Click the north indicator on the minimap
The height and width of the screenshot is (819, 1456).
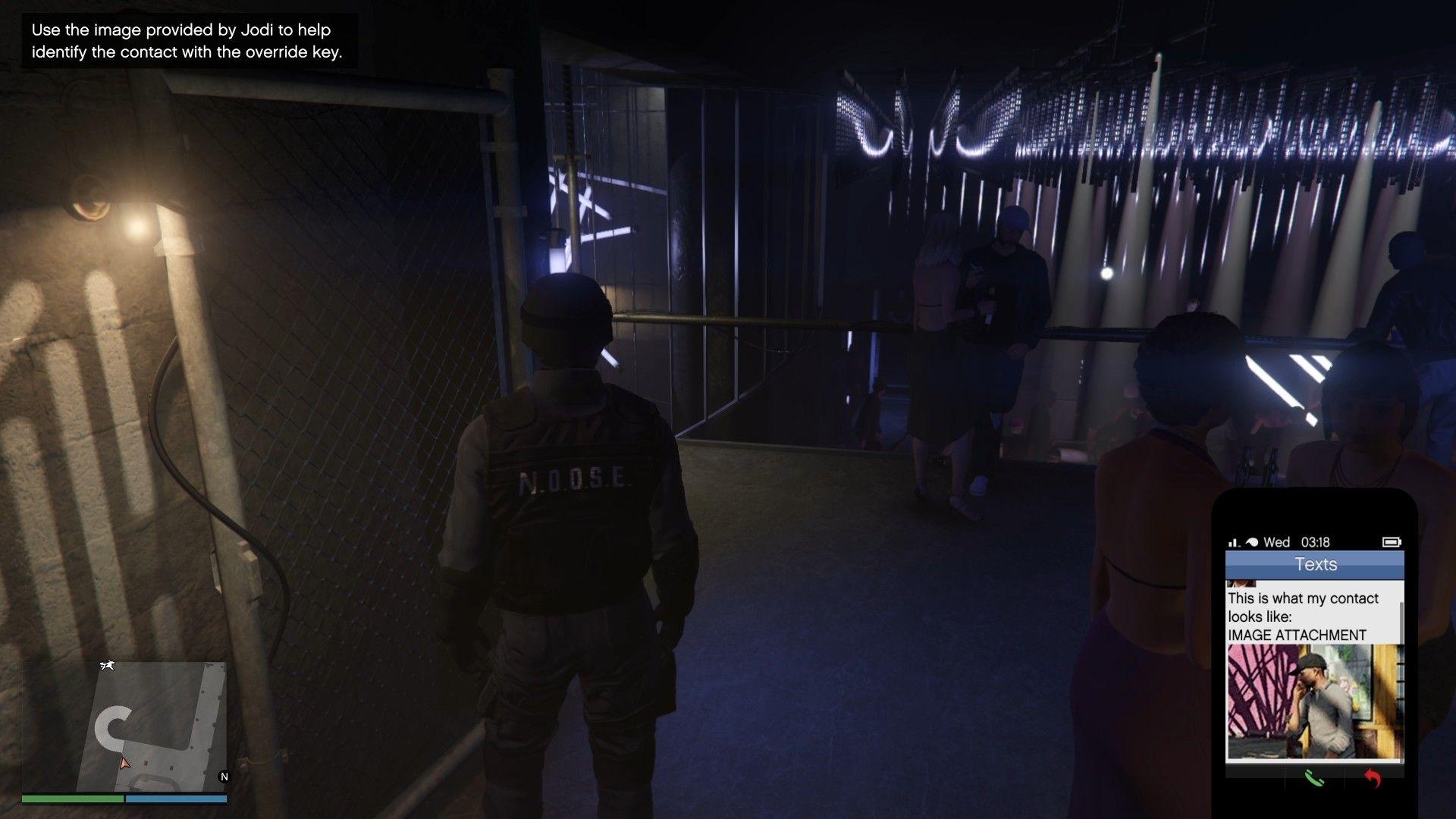click(x=224, y=777)
